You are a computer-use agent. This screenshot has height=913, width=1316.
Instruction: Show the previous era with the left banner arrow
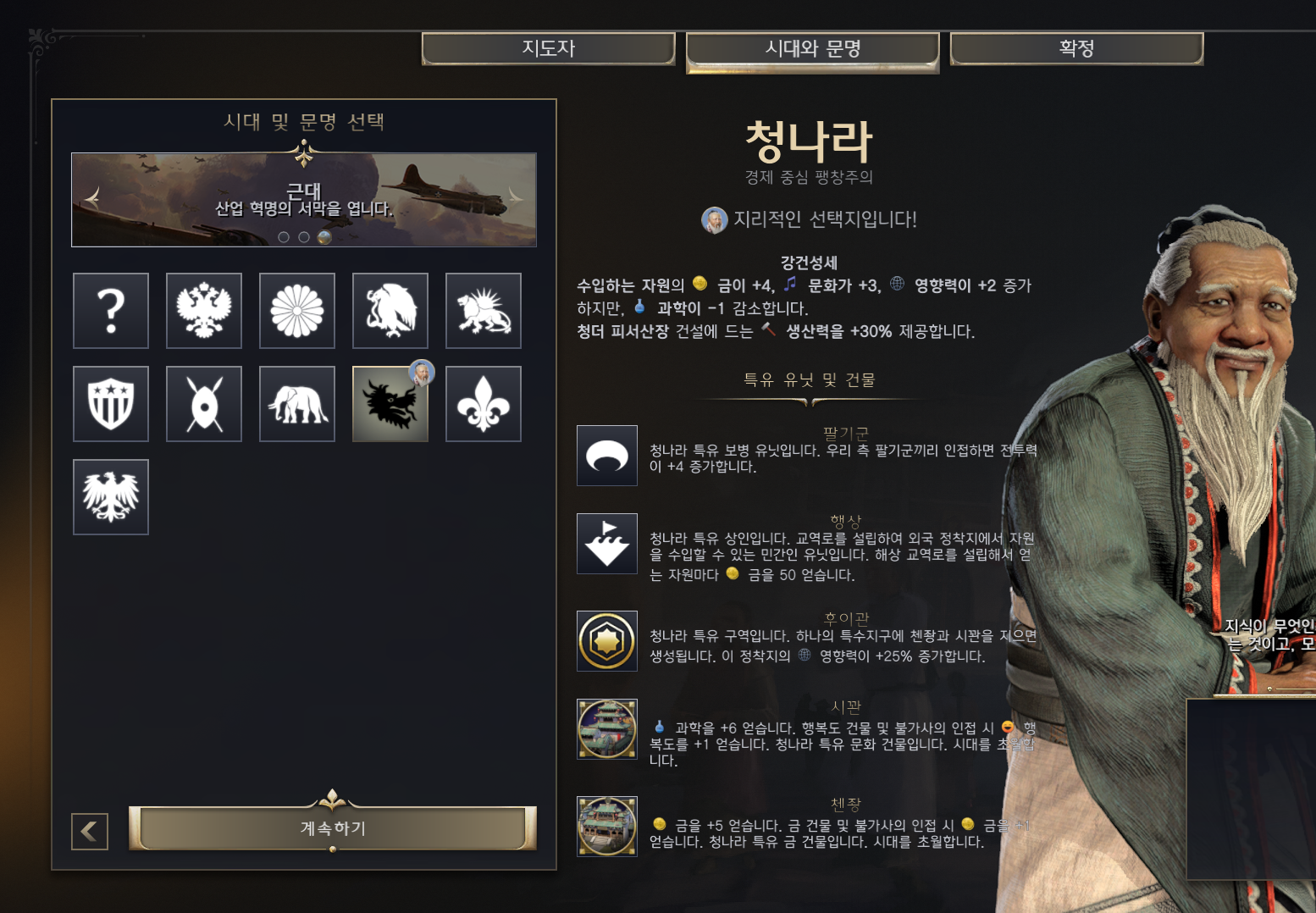coord(92,198)
